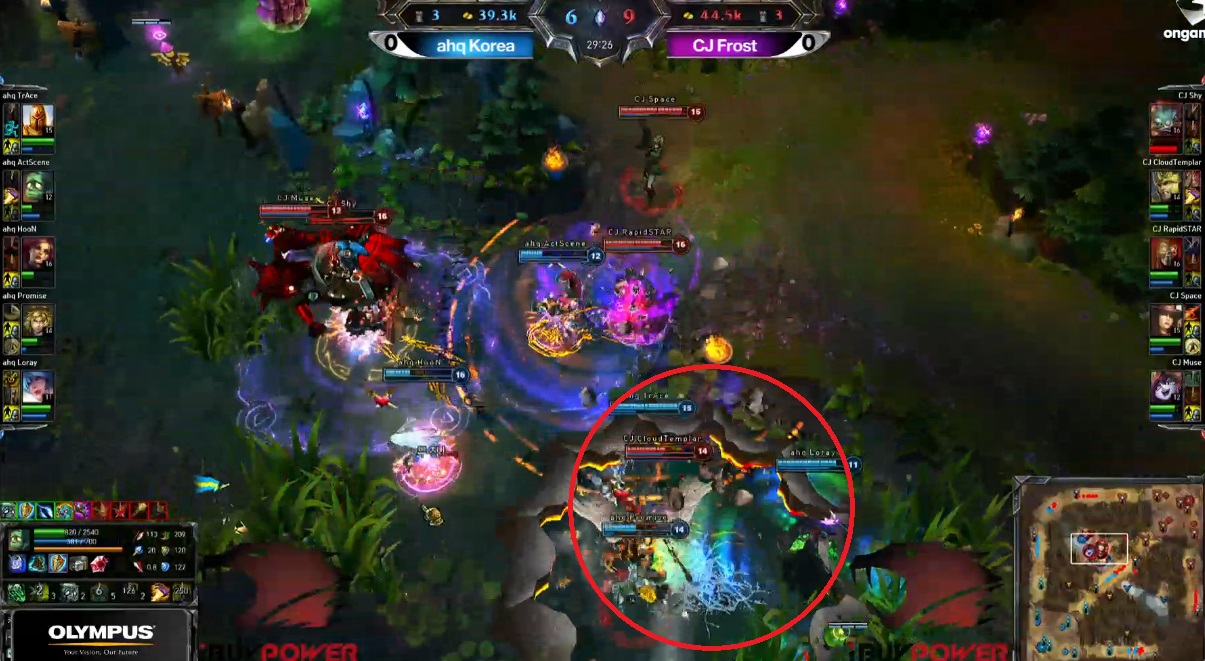Select CJ Space's champion portrait

pyautogui.click(x=1166, y=321)
